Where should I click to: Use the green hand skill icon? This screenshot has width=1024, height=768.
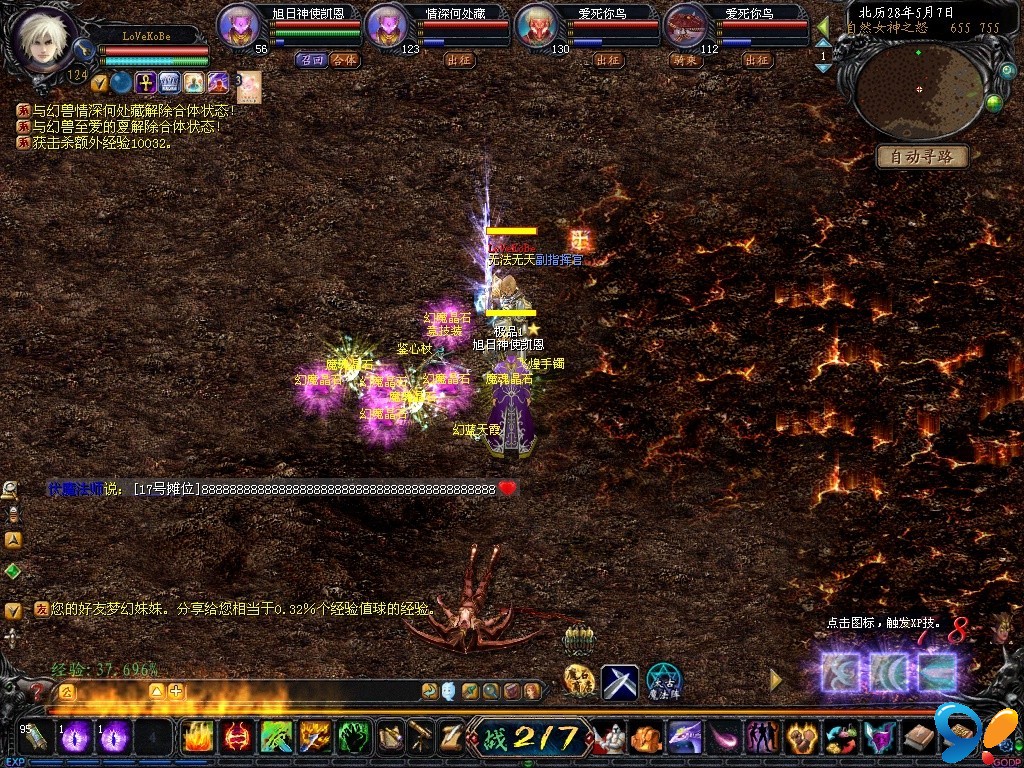tap(354, 738)
